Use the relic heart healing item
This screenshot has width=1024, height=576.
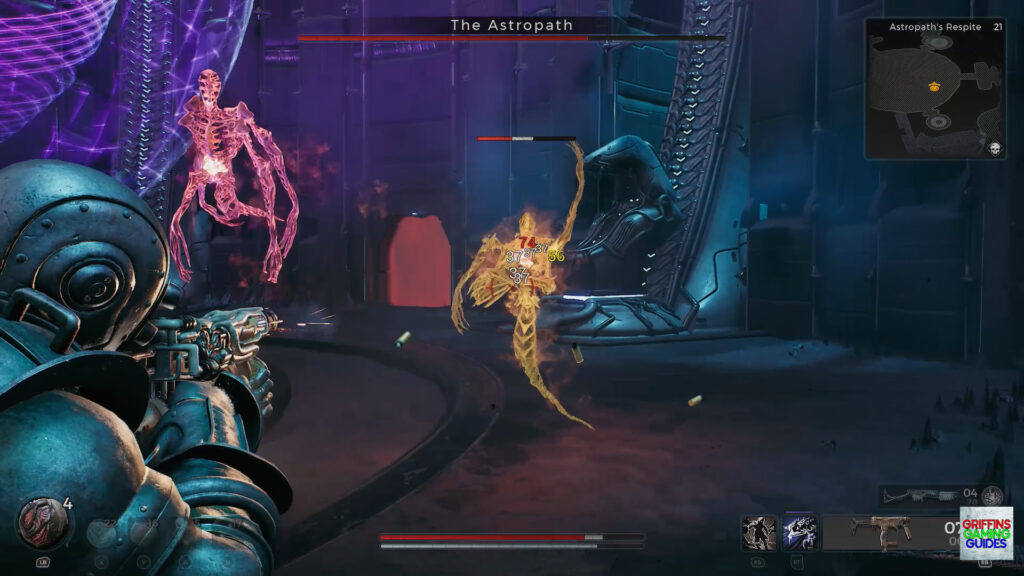tap(41, 521)
